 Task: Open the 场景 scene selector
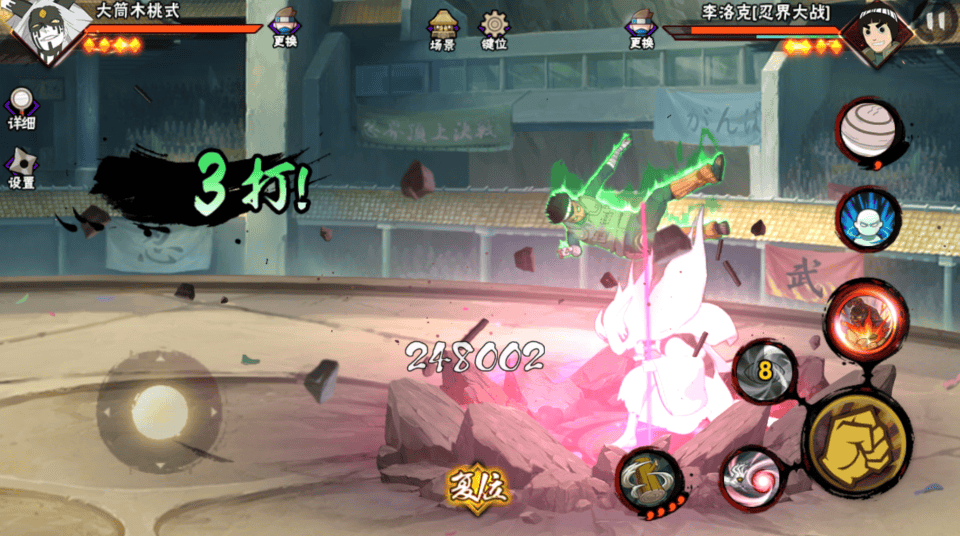pyautogui.click(x=442, y=30)
